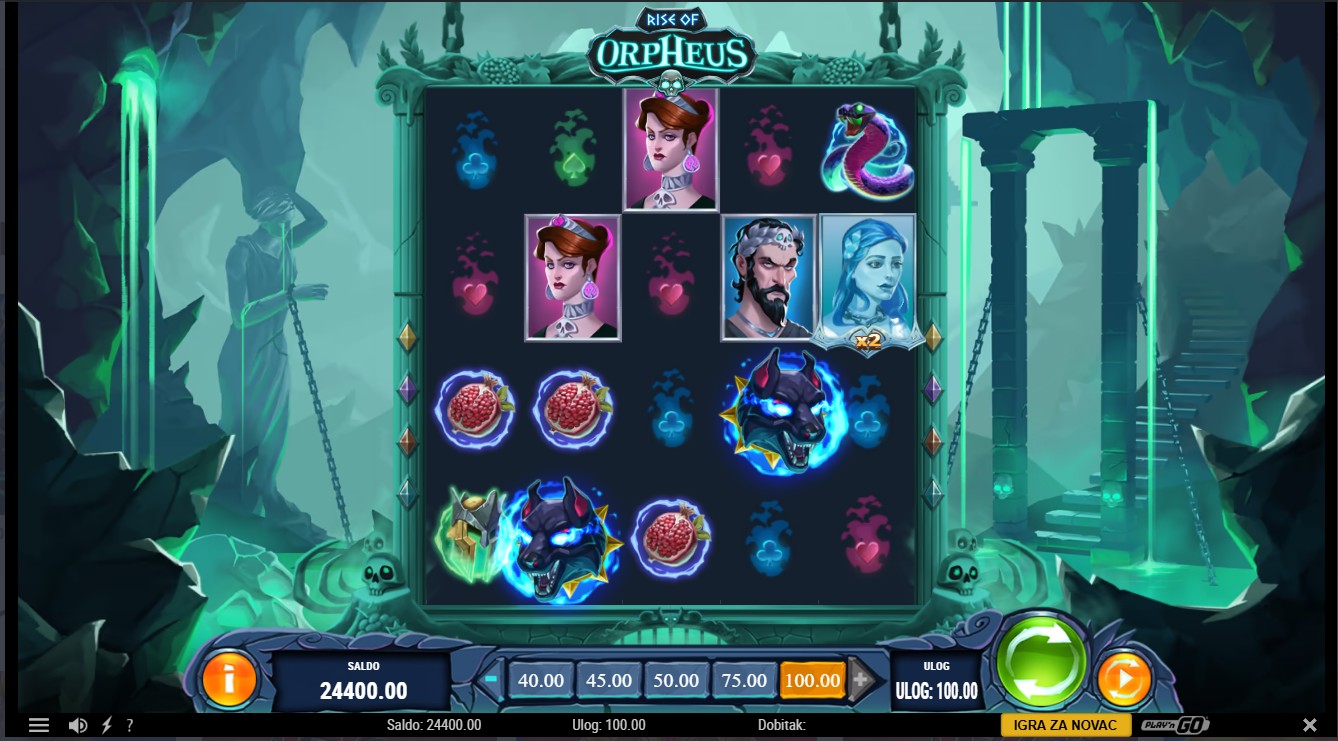Set the bet to 50.00
The height and width of the screenshot is (741, 1338).
tap(676, 680)
